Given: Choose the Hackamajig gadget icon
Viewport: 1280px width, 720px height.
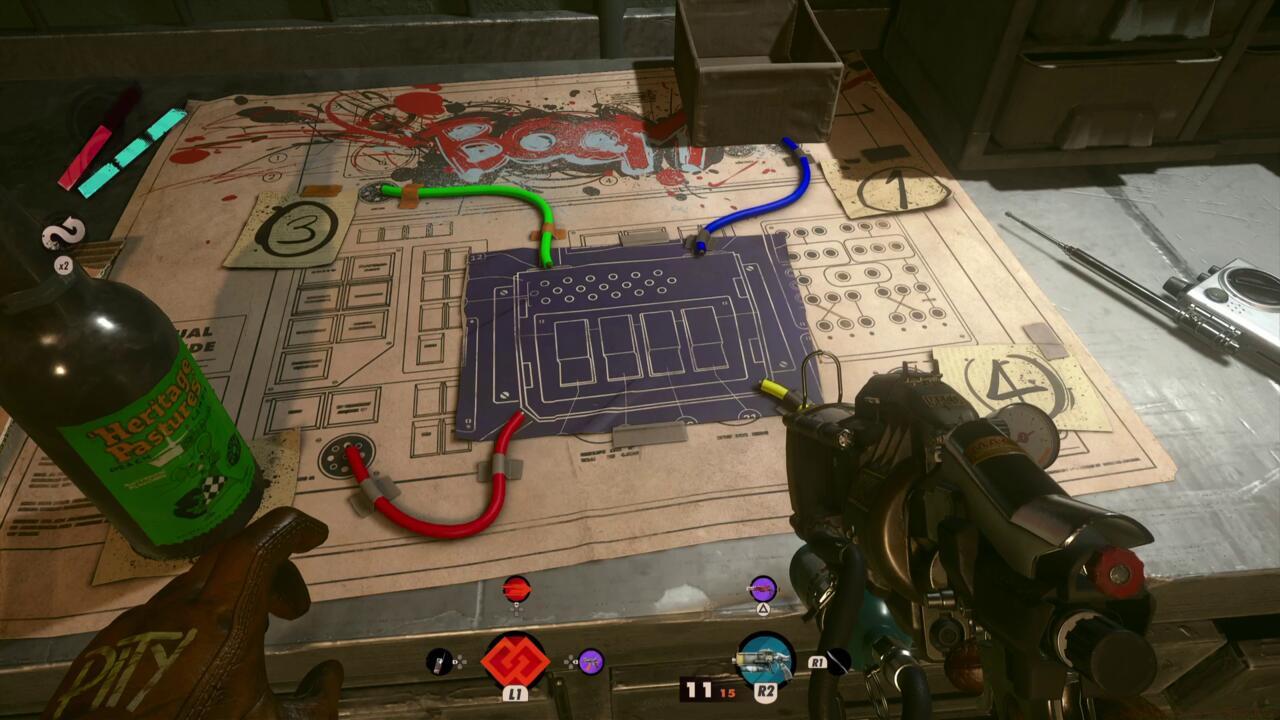Looking at the screenshot, I should pos(439,661).
